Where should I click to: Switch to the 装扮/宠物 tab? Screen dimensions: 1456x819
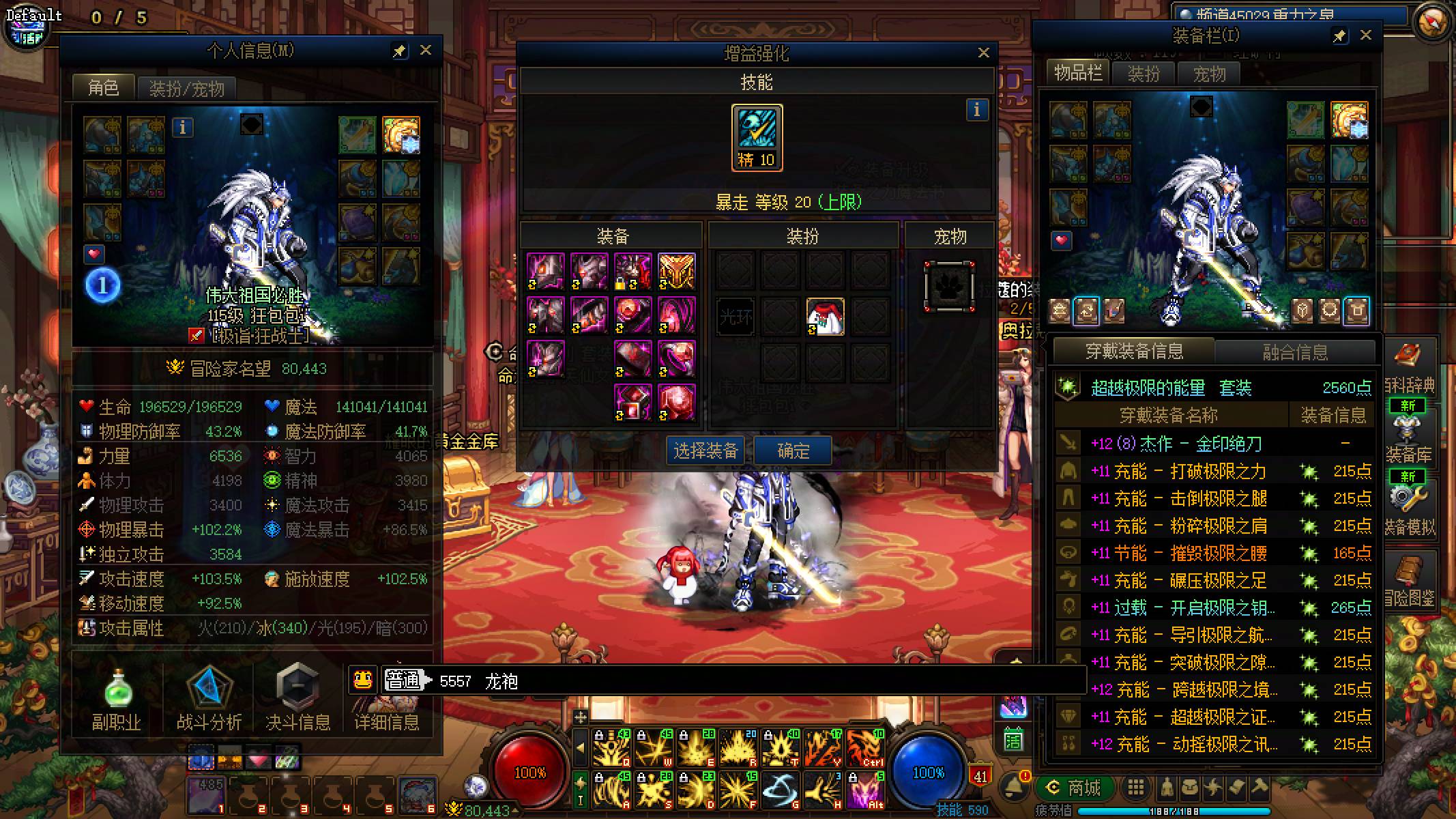click(186, 89)
